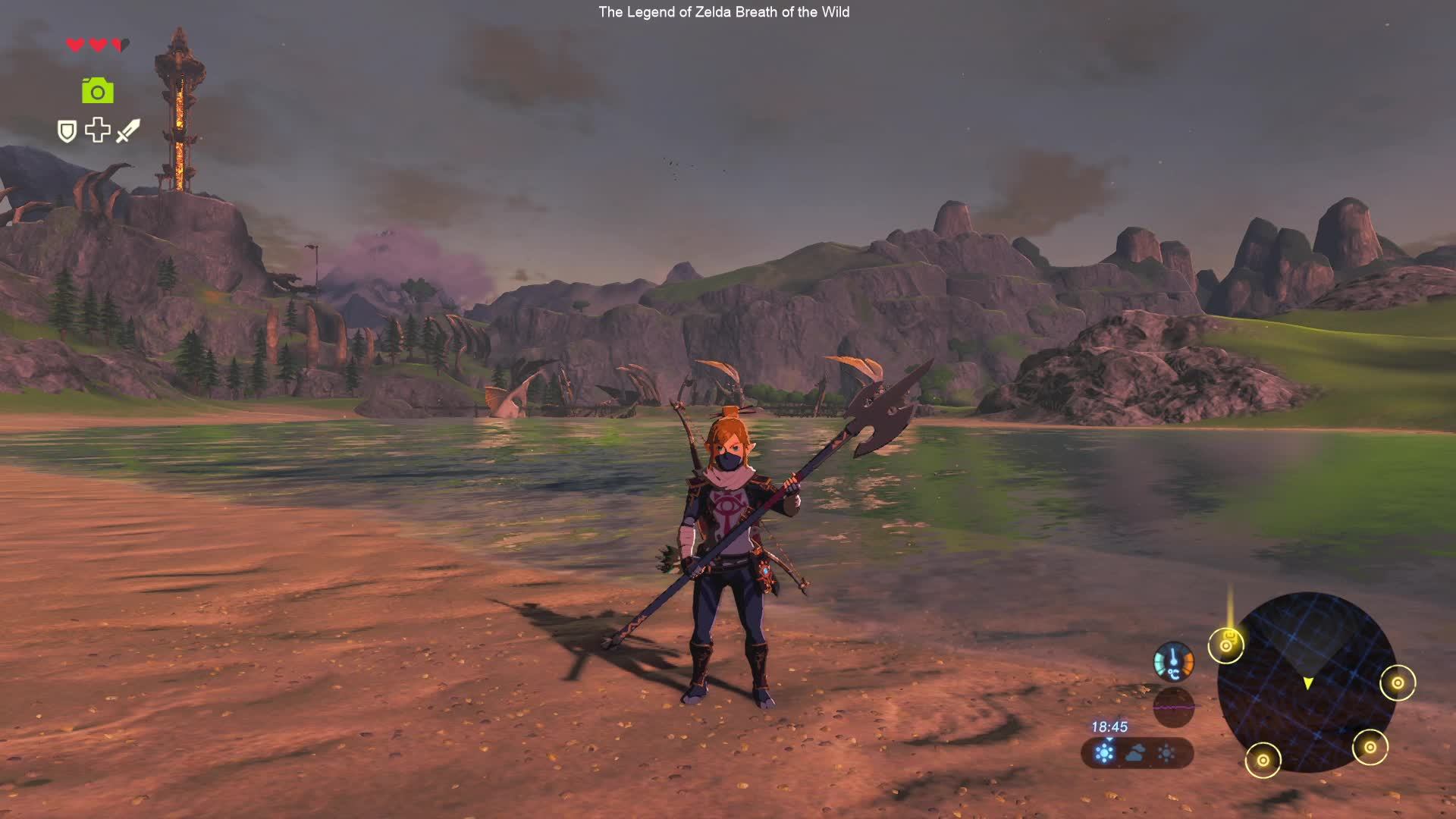Click the temperature gauge dial

[1173, 661]
